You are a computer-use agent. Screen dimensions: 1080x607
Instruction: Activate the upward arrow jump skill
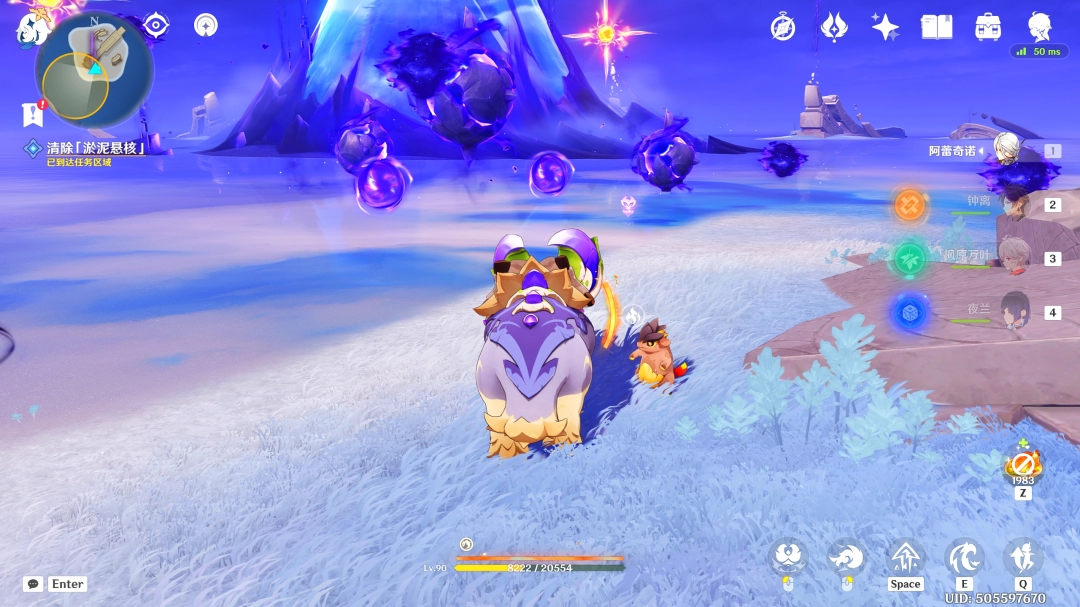click(x=906, y=558)
